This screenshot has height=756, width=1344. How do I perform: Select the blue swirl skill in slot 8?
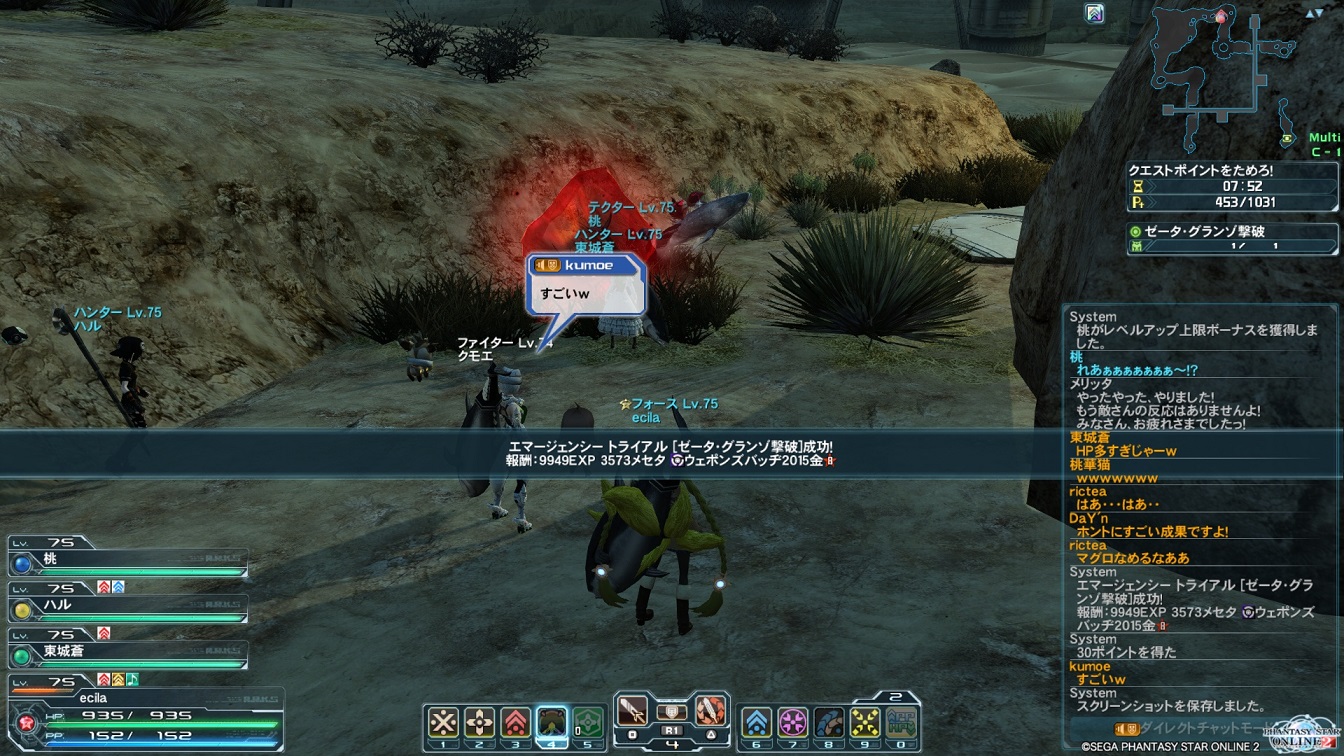click(x=828, y=722)
